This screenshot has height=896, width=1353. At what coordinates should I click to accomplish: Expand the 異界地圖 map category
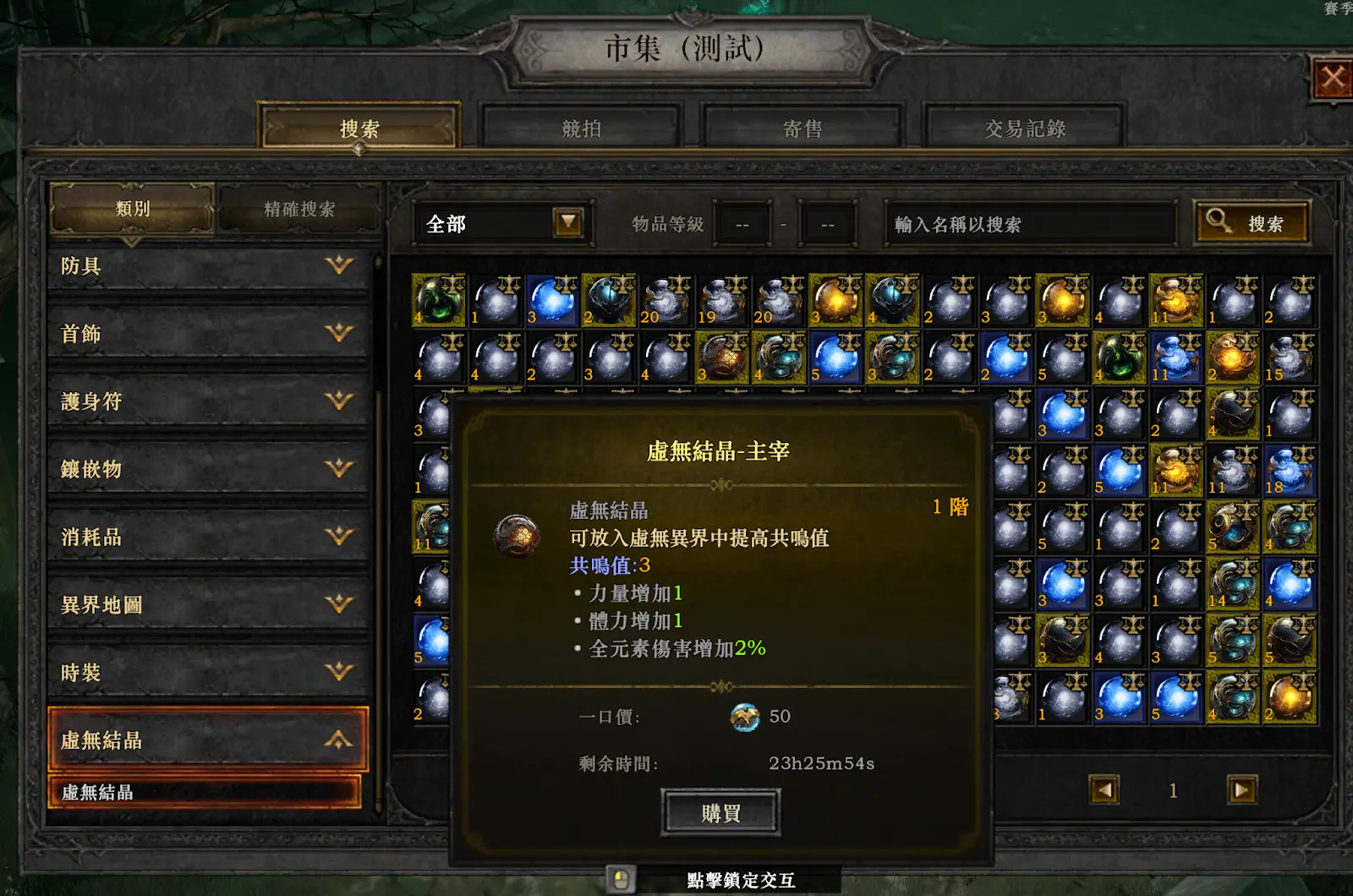[x=208, y=604]
